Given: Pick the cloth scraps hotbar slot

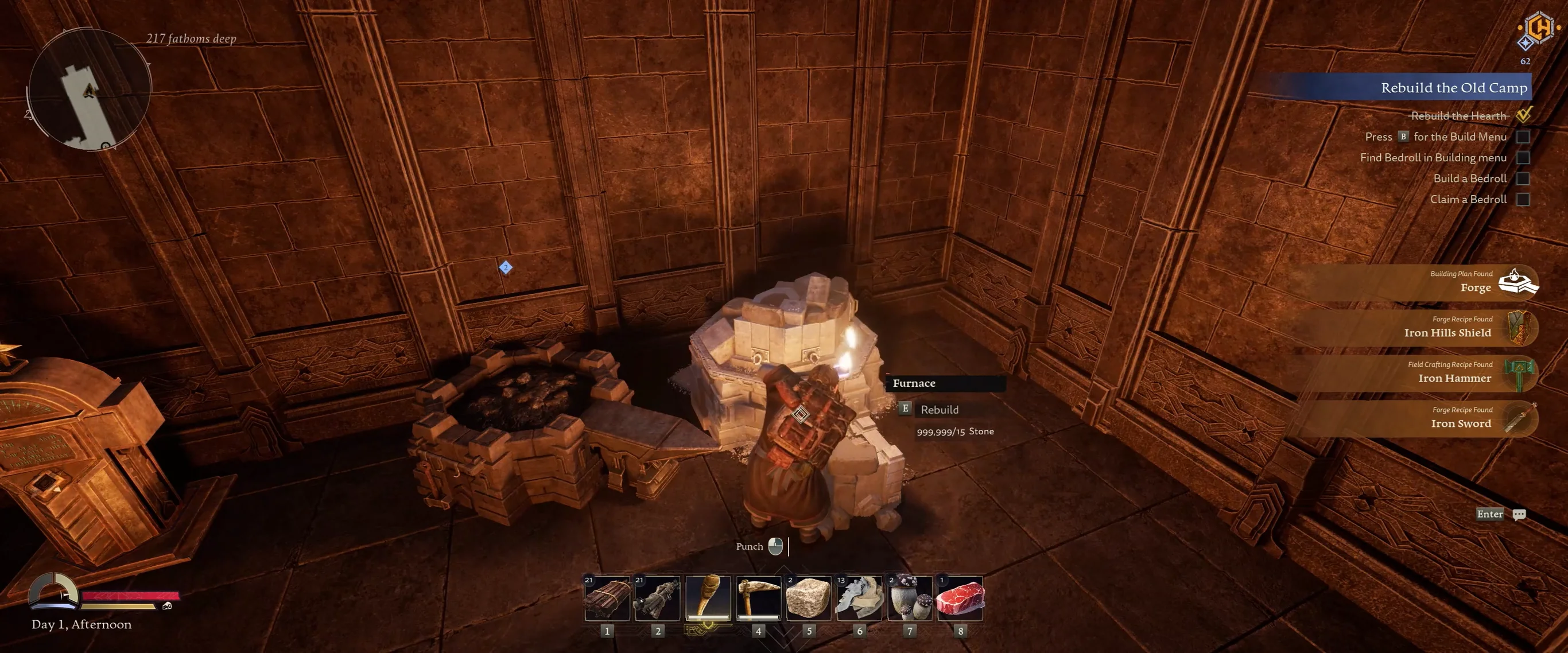Looking at the screenshot, I should tap(859, 598).
